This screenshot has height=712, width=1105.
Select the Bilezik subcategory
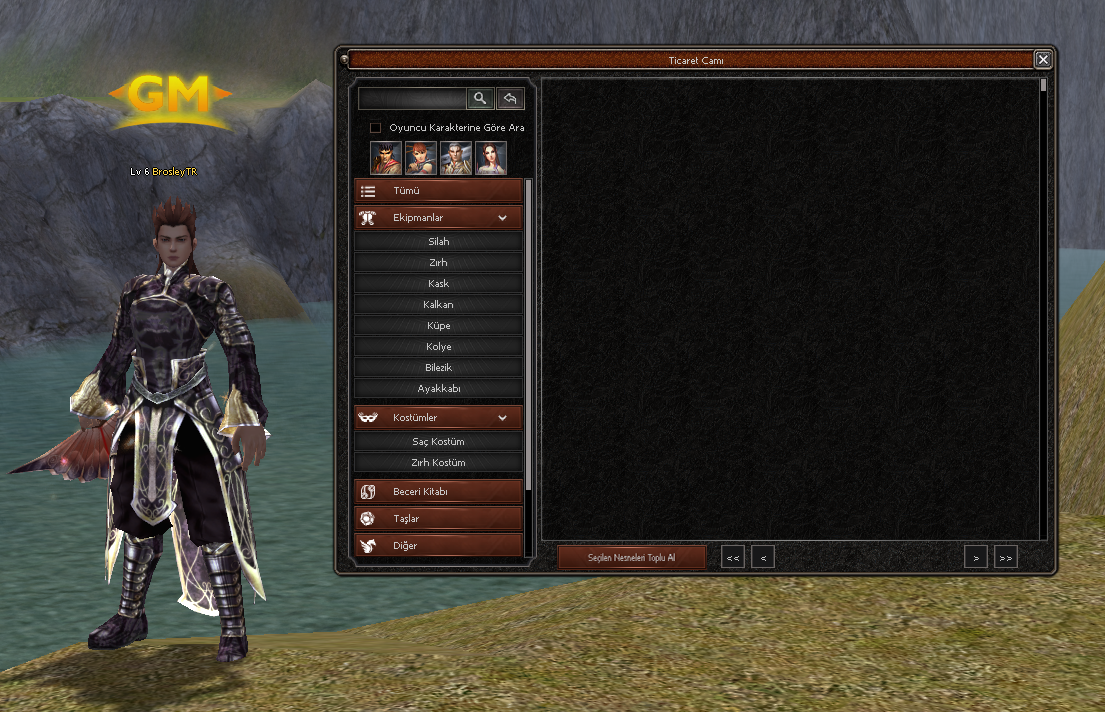438,368
